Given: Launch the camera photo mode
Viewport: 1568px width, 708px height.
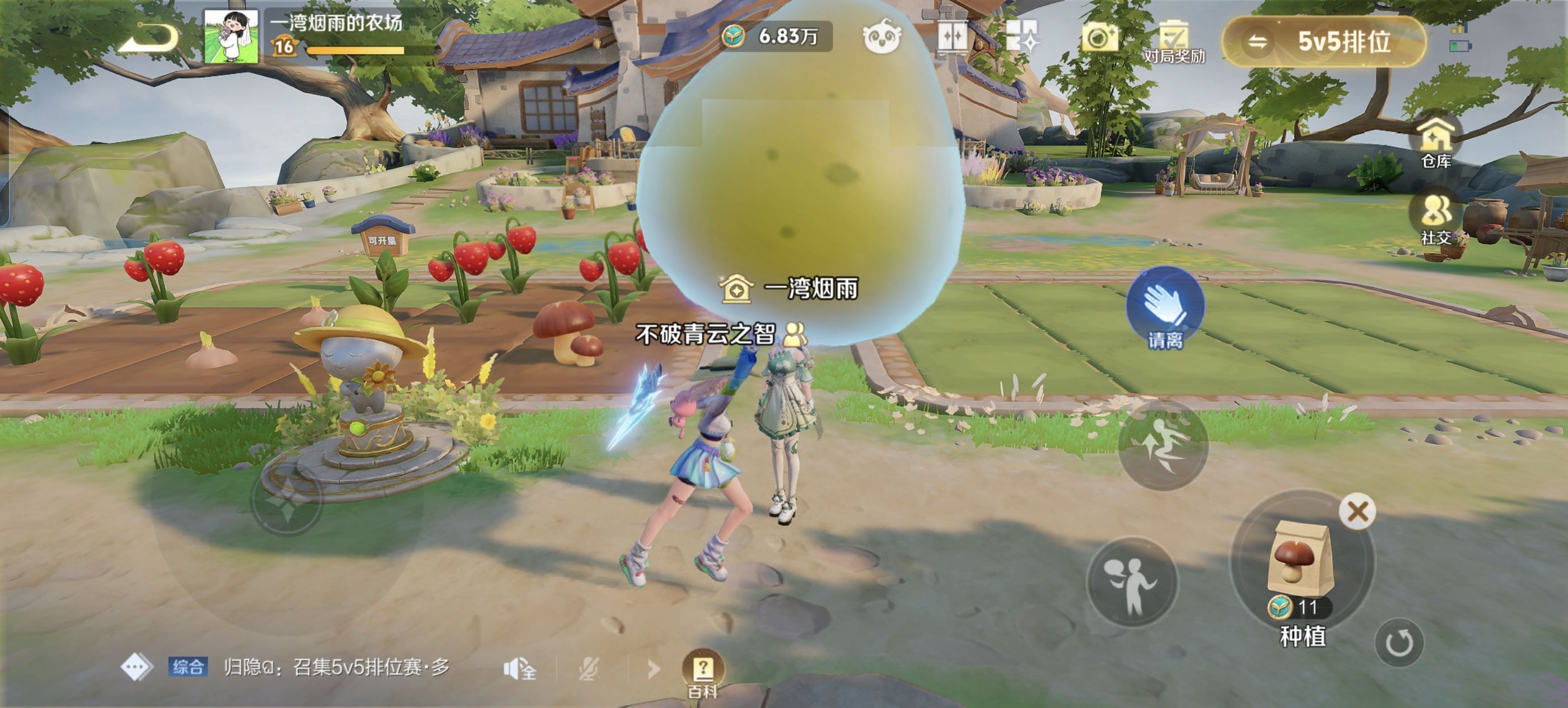Looking at the screenshot, I should (1098, 38).
